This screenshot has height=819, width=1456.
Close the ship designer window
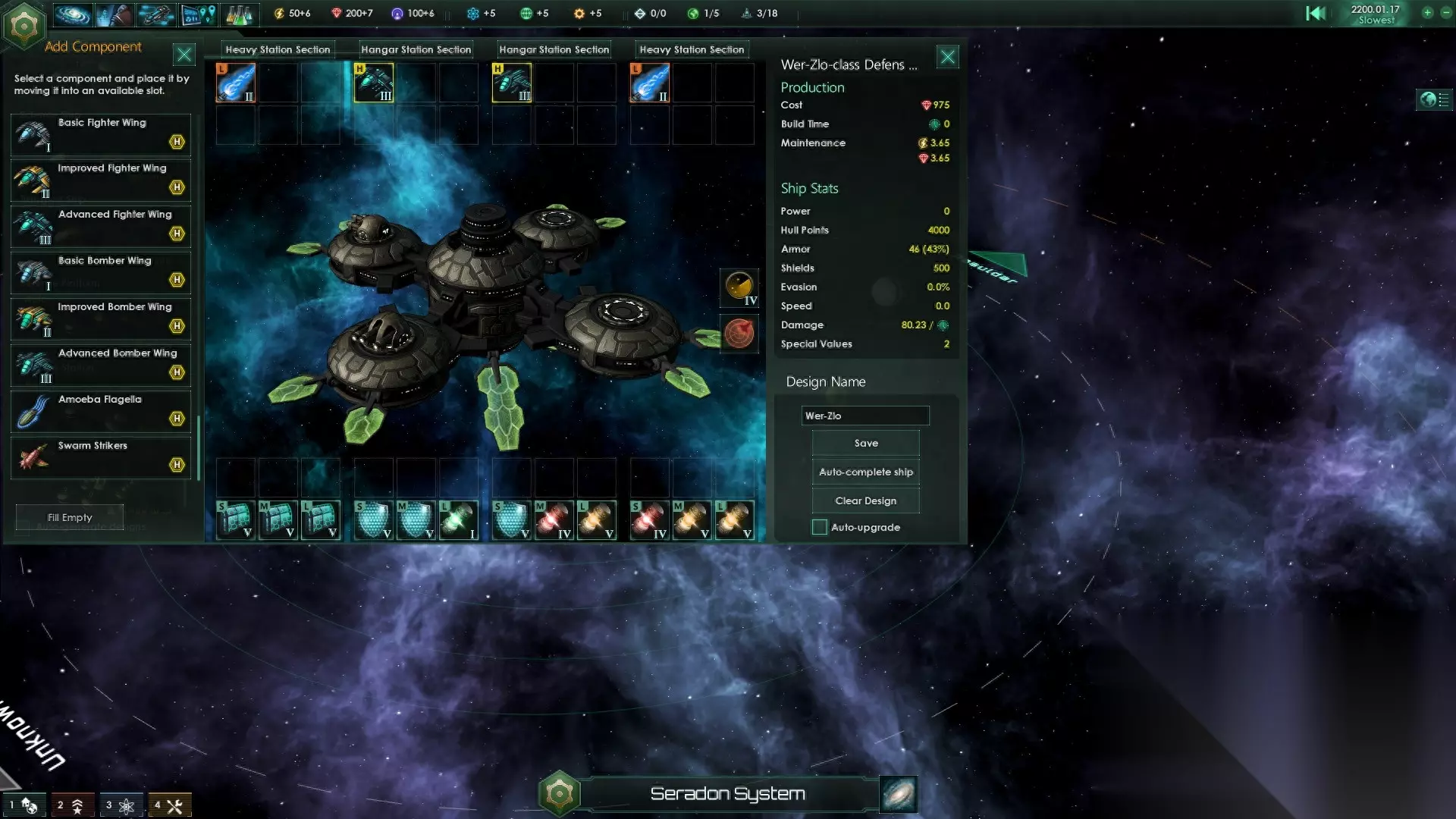click(x=947, y=57)
